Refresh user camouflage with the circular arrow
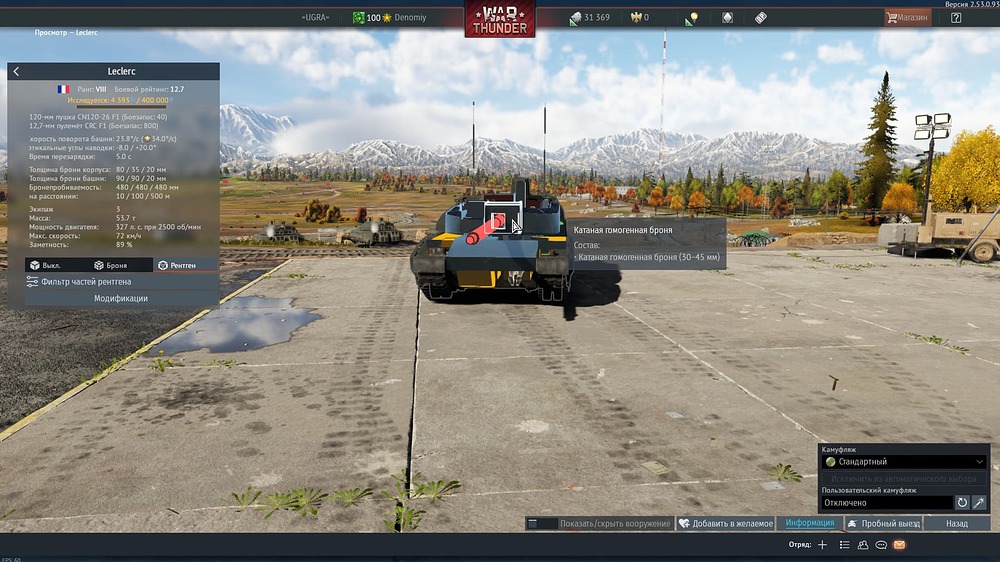Image resolution: width=1000 pixels, height=562 pixels. point(962,502)
